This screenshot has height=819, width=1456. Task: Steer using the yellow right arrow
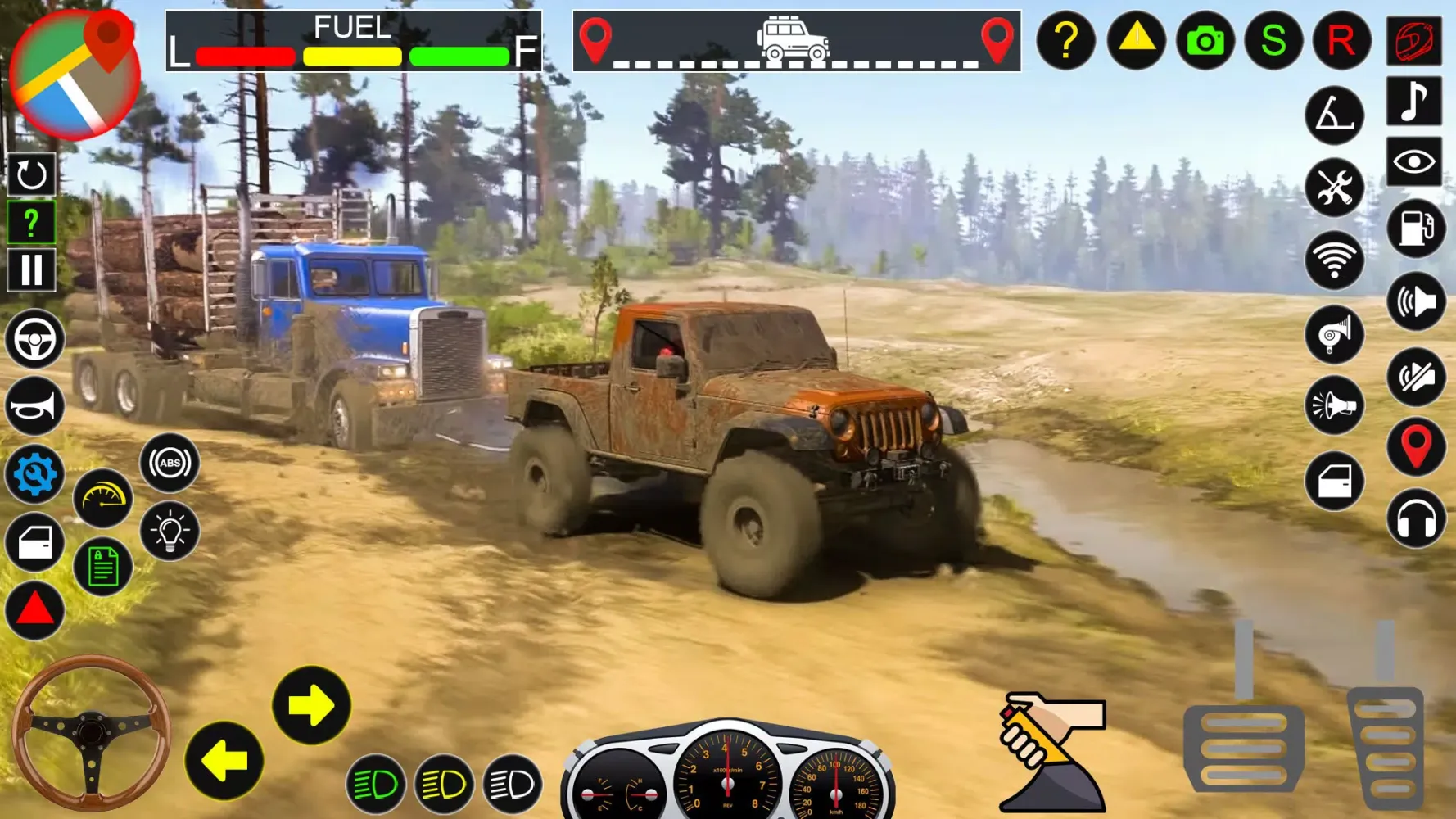point(311,705)
